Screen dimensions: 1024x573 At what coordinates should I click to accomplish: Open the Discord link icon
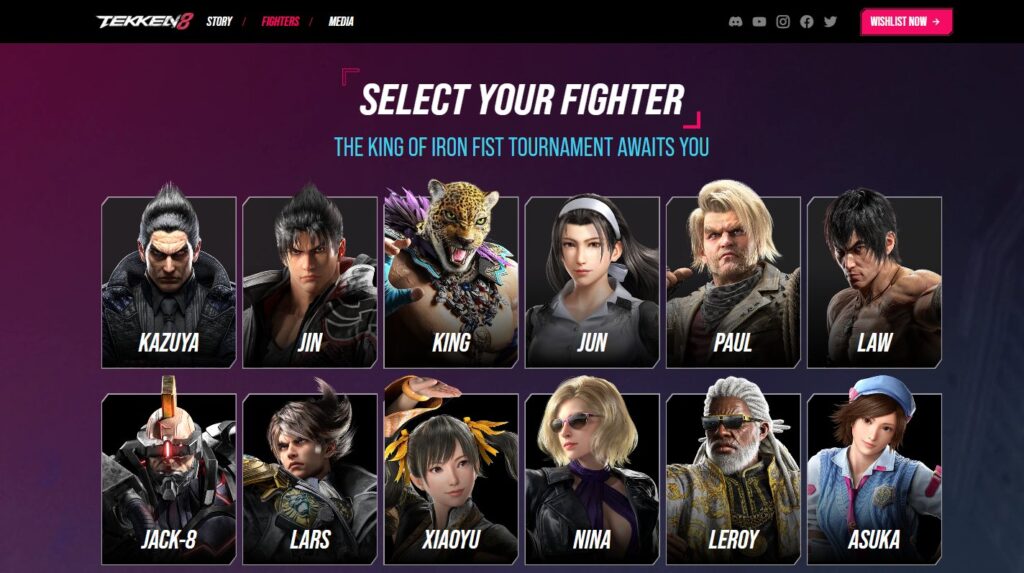coord(736,21)
